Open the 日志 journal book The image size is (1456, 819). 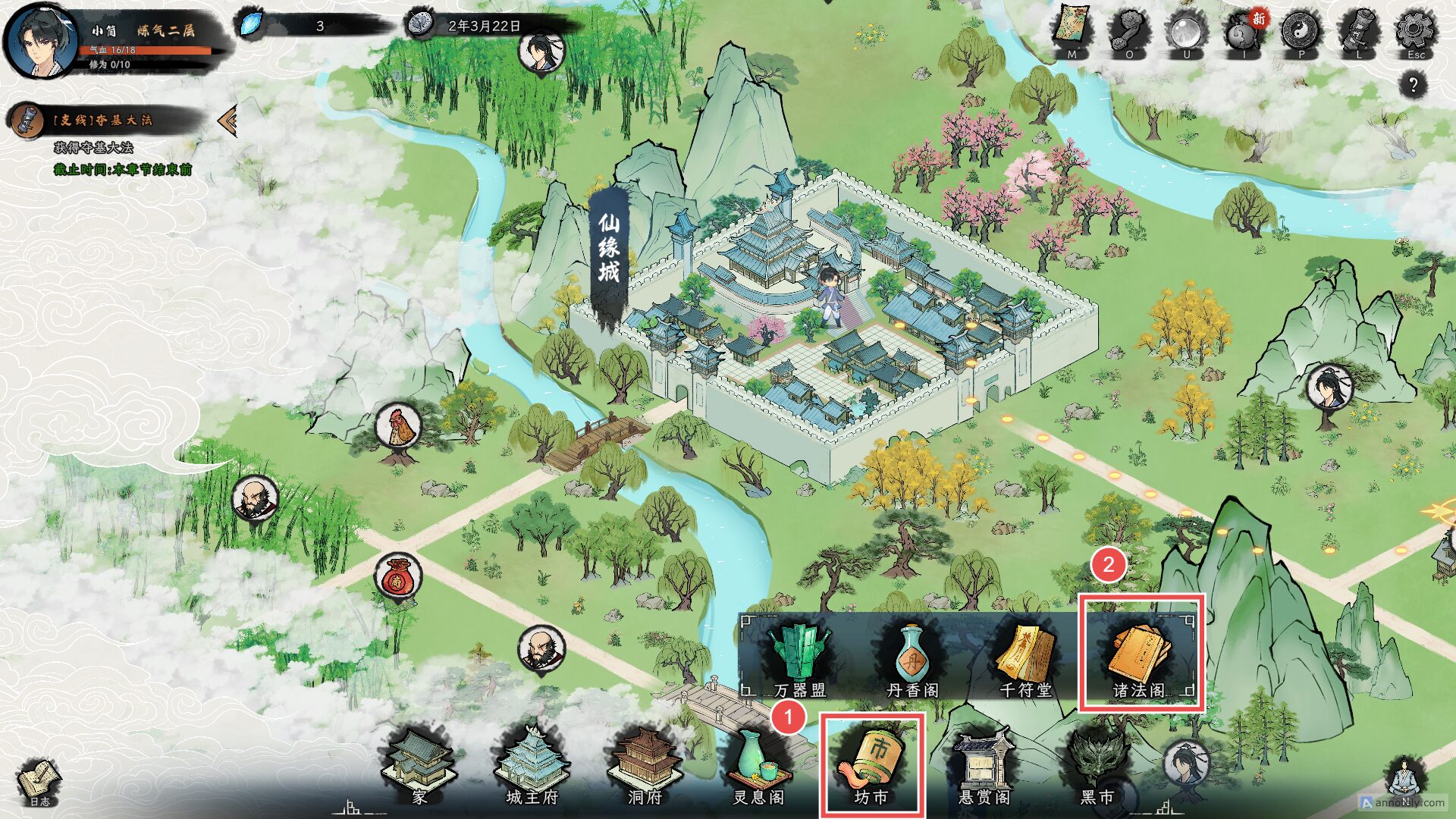point(39,781)
